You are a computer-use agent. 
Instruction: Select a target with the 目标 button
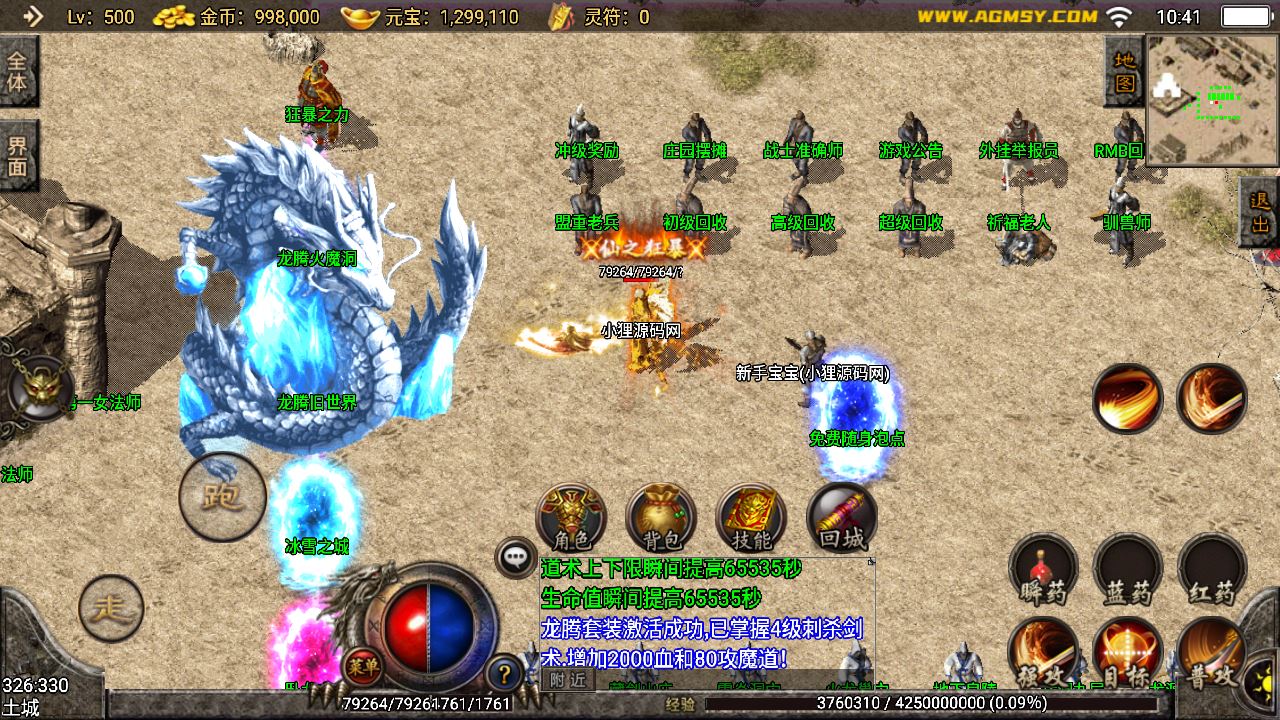(x=1128, y=655)
